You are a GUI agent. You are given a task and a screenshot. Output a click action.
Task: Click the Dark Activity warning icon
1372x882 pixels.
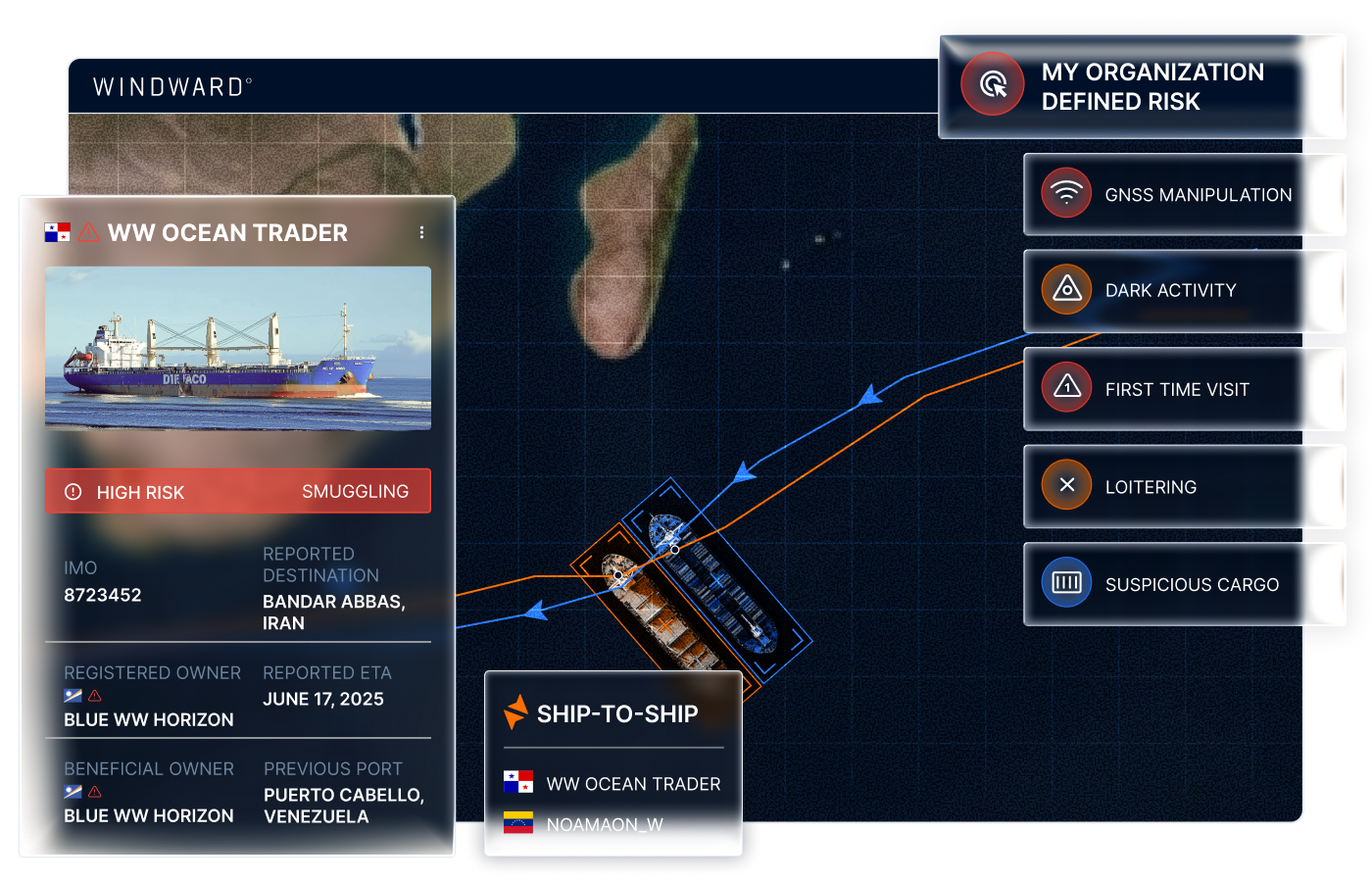pyautogui.click(x=1066, y=290)
